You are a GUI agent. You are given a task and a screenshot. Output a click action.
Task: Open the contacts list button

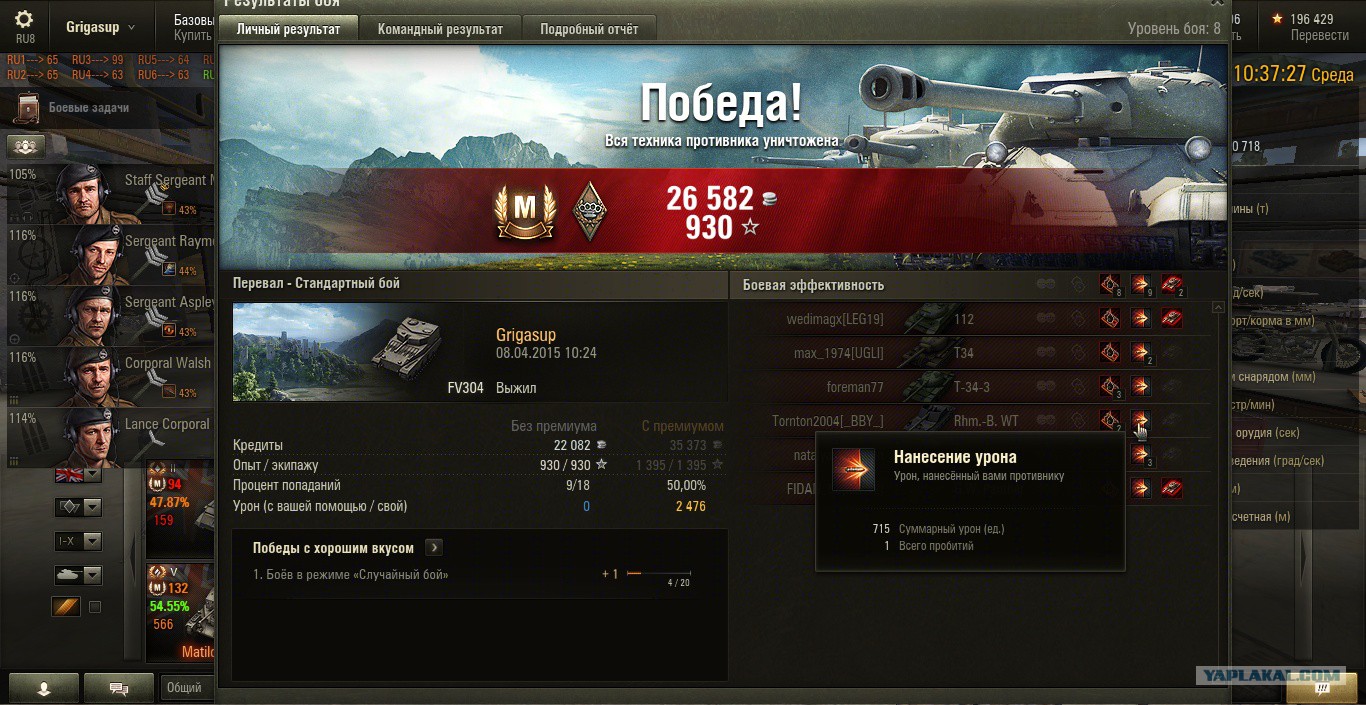[44, 688]
